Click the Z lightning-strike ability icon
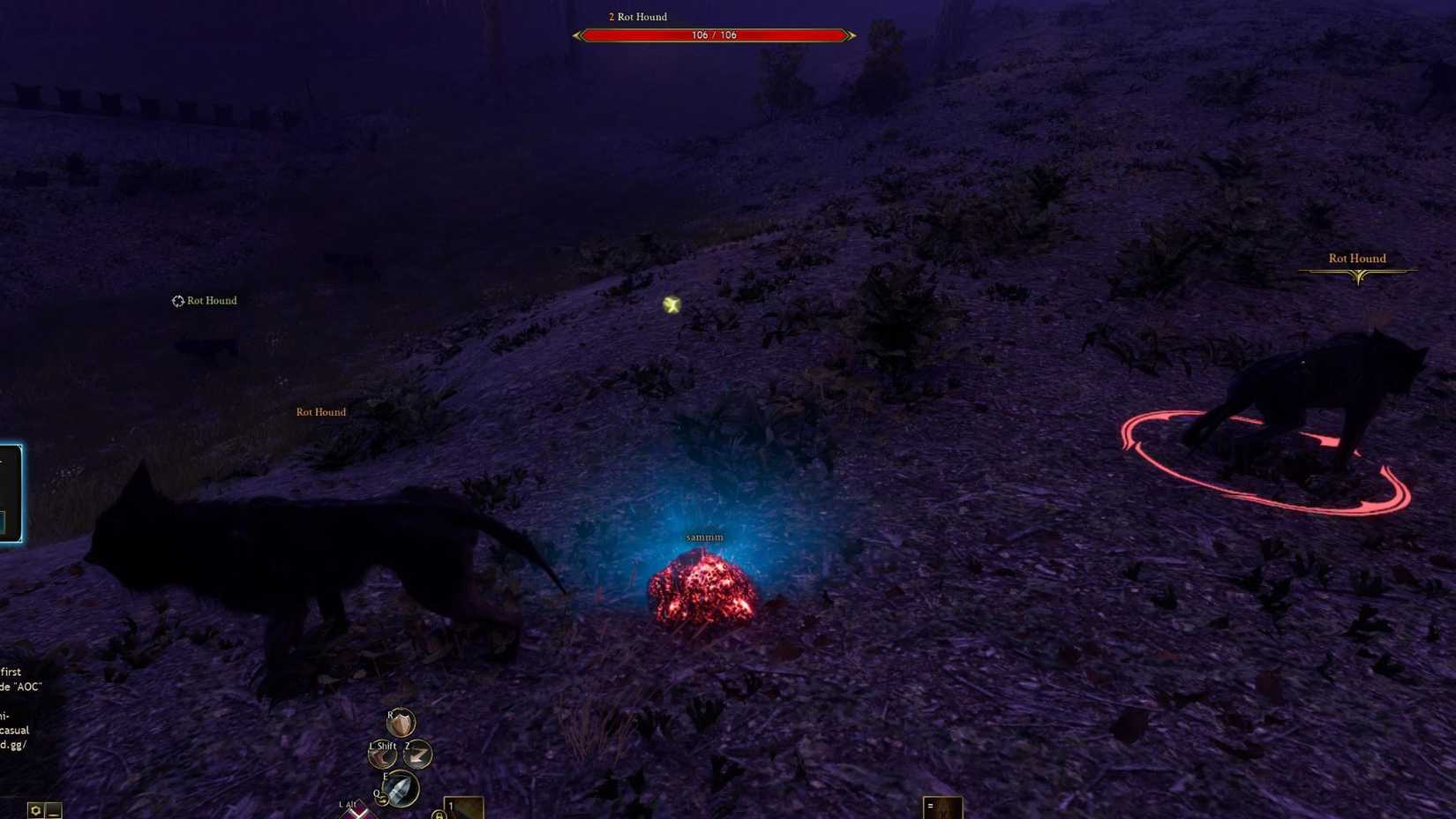 tap(416, 755)
